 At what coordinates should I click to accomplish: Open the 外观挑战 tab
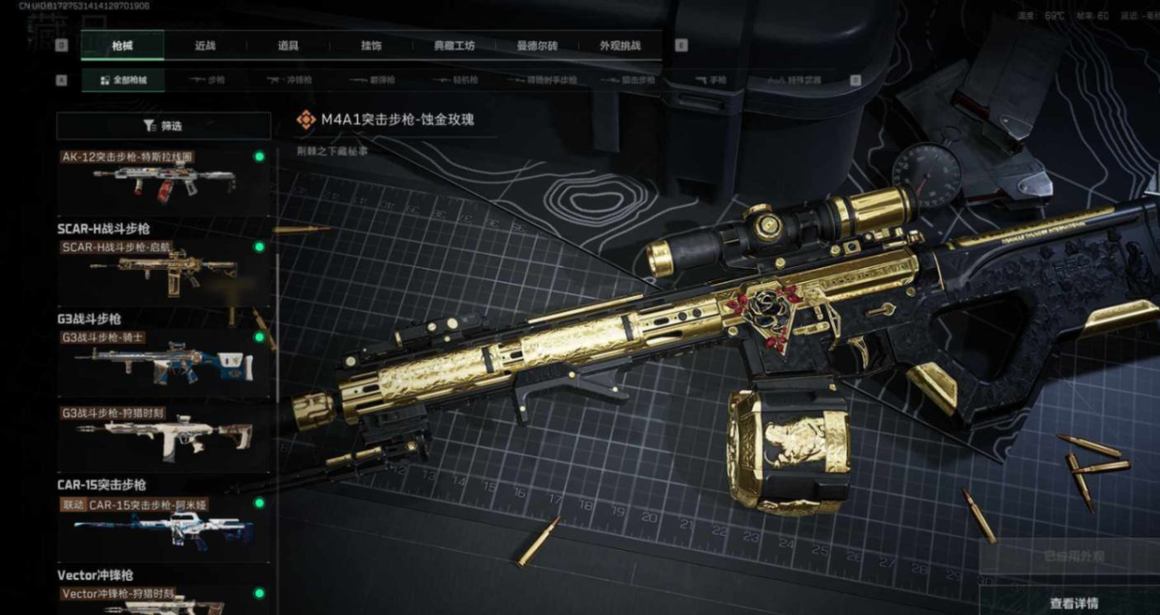click(x=620, y=46)
